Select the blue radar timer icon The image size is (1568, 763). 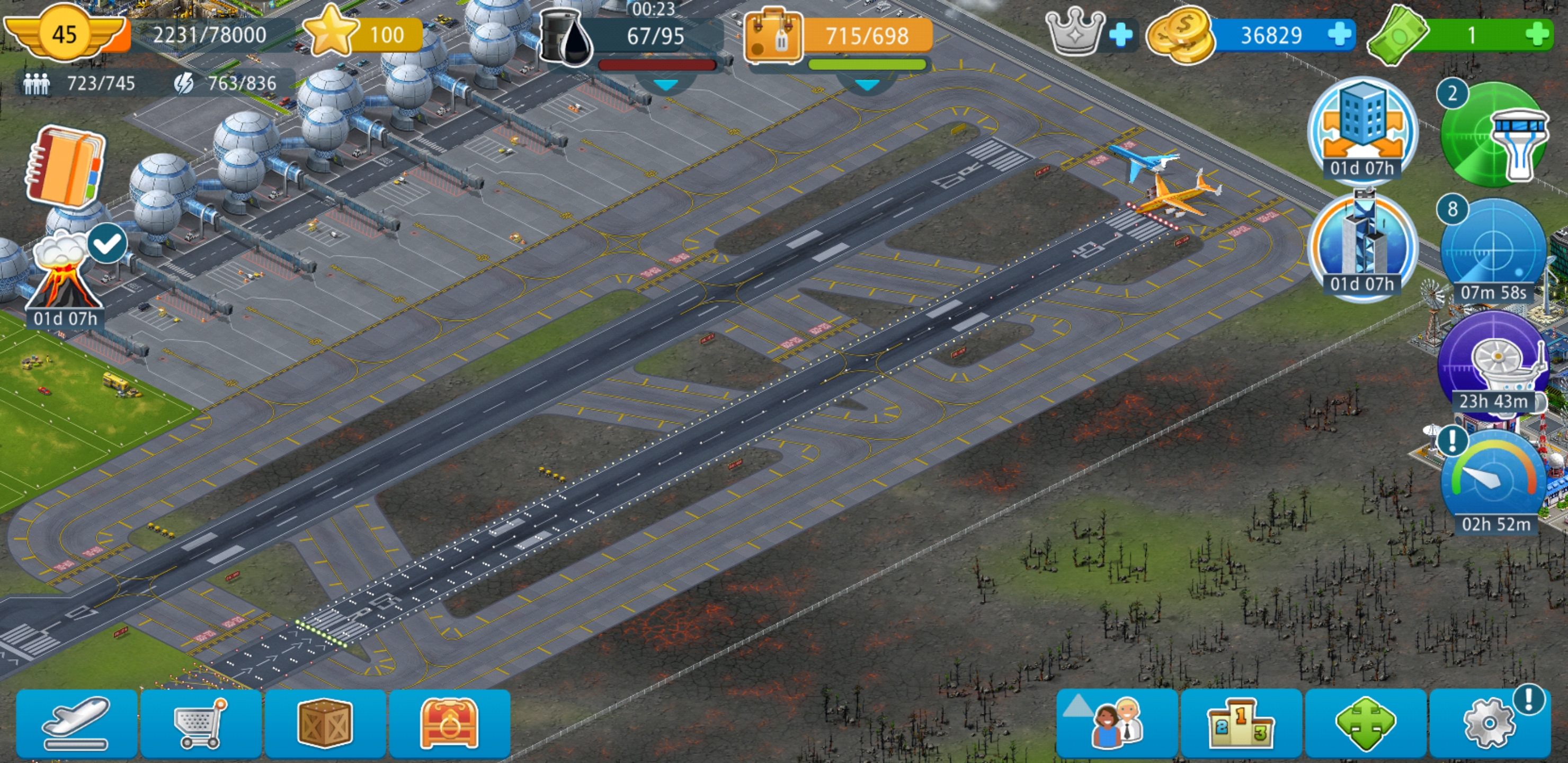[x=1493, y=251]
